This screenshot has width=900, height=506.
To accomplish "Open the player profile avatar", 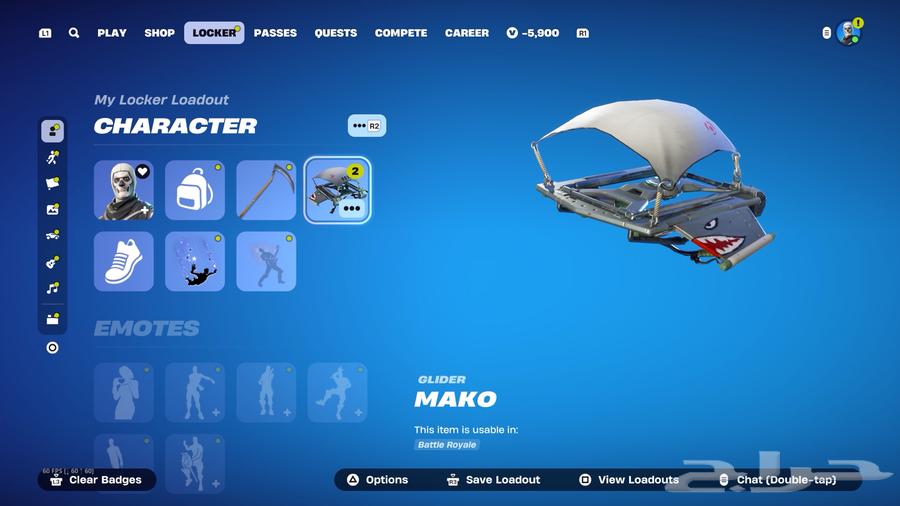I will [848, 33].
